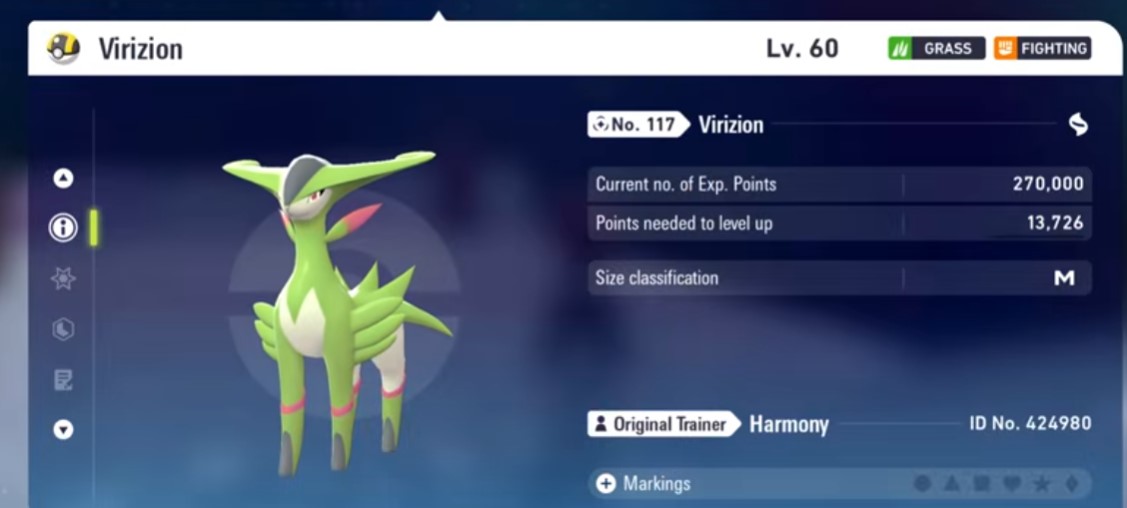Show the trainer memo notes tab
Viewport: 1127px width, 508px height.
click(63, 380)
